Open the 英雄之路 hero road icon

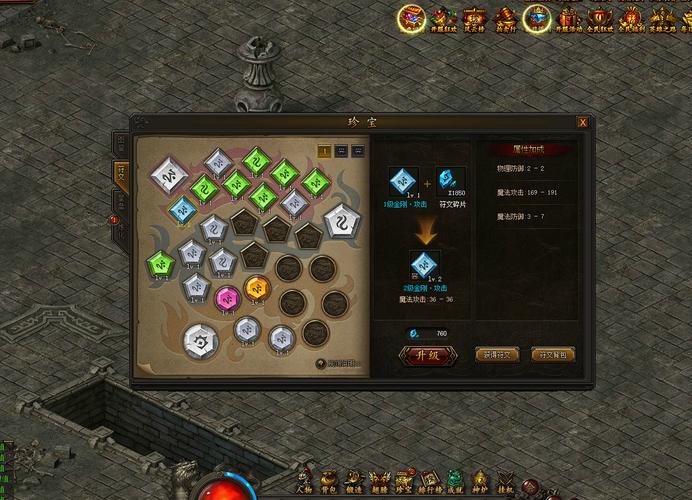[x=660, y=18]
